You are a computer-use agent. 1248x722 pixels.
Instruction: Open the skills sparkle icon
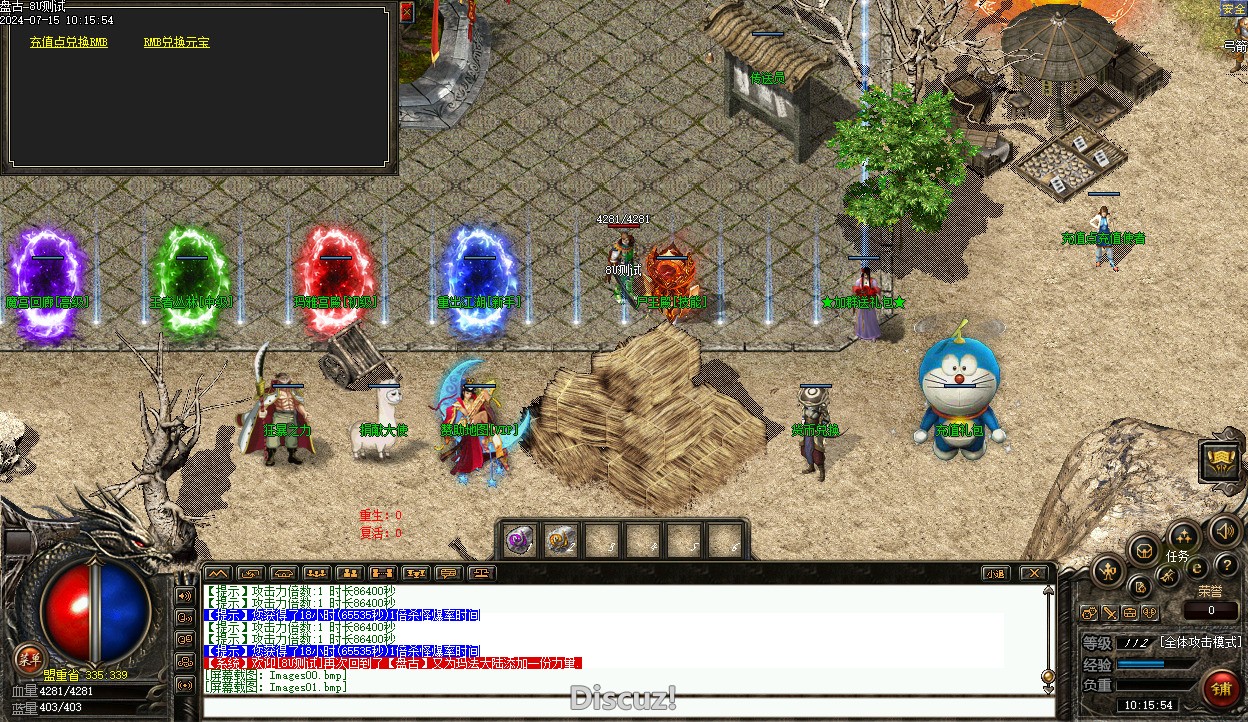[x=1184, y=535]
